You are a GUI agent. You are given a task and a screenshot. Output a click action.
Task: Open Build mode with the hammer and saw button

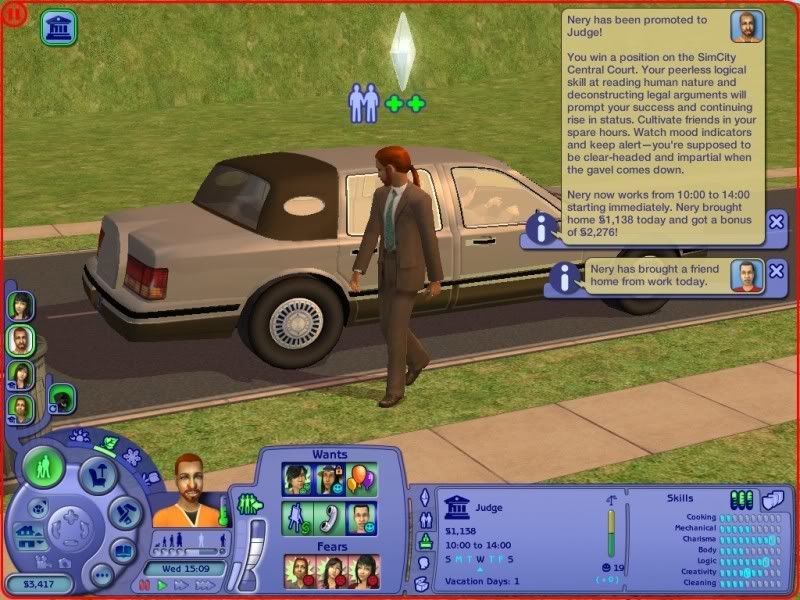127,514
